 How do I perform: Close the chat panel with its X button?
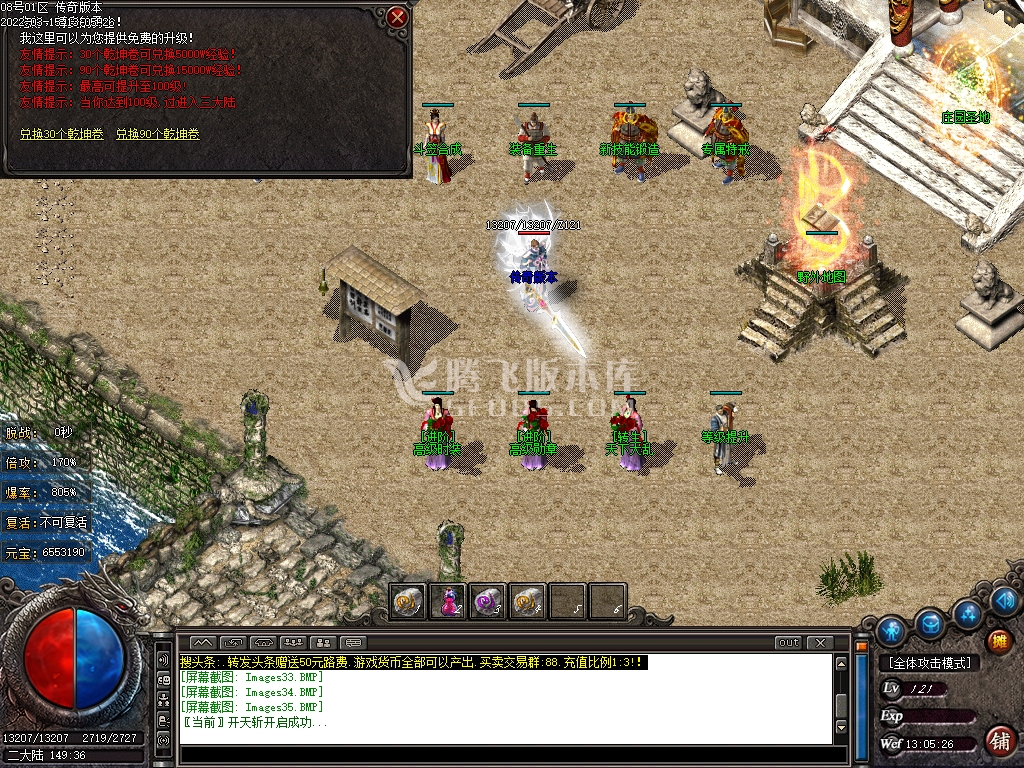820,642
